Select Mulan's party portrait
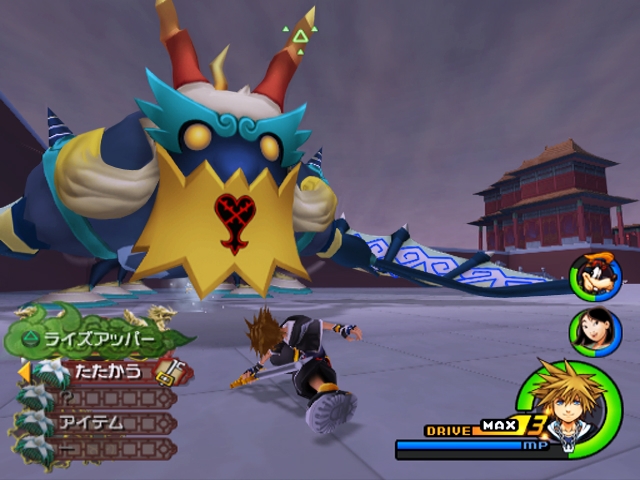The height and width of the screenshot is (480, 640). pos(594,331)
